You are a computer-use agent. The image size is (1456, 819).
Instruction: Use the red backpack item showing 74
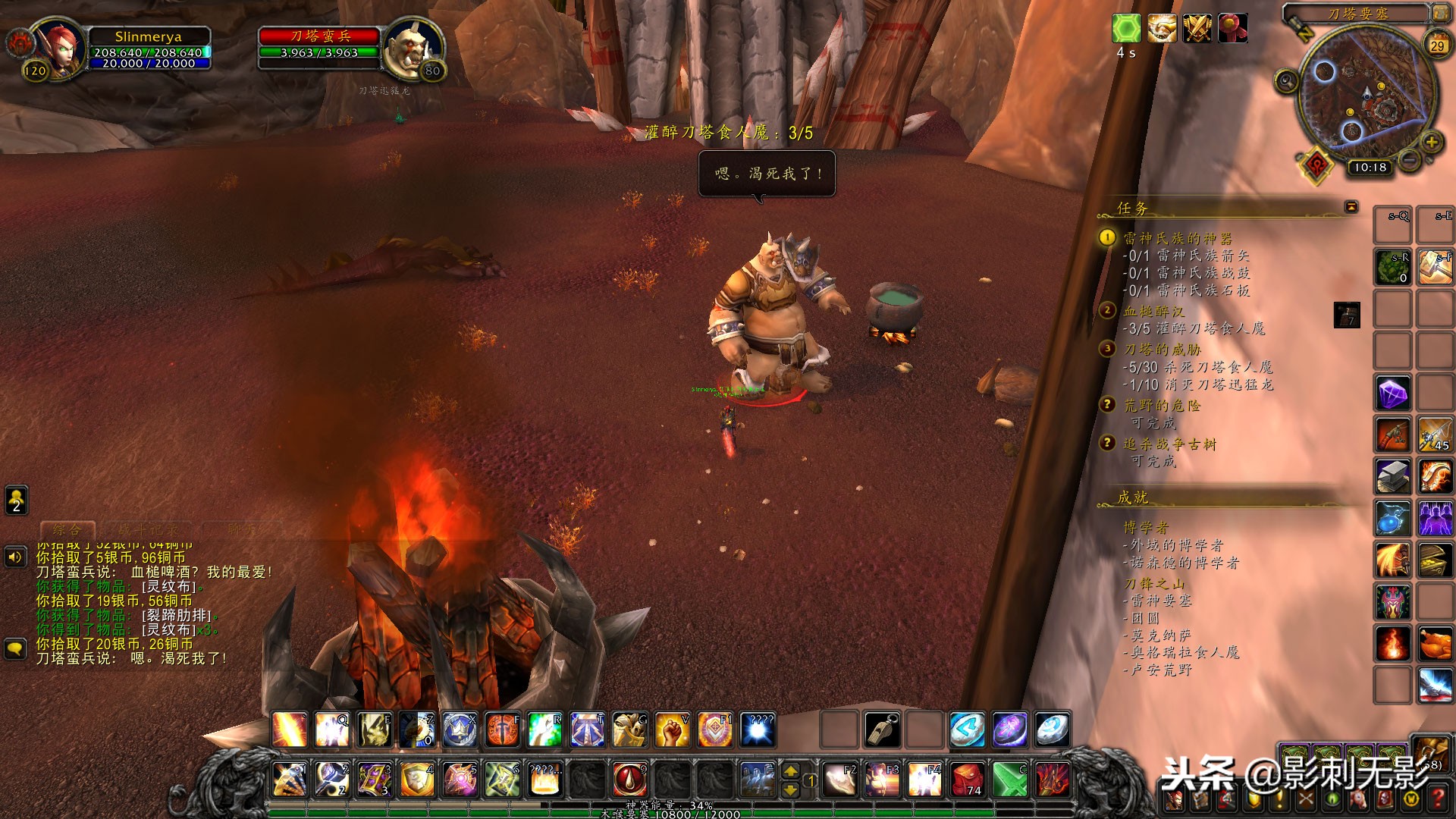[968, 779]
